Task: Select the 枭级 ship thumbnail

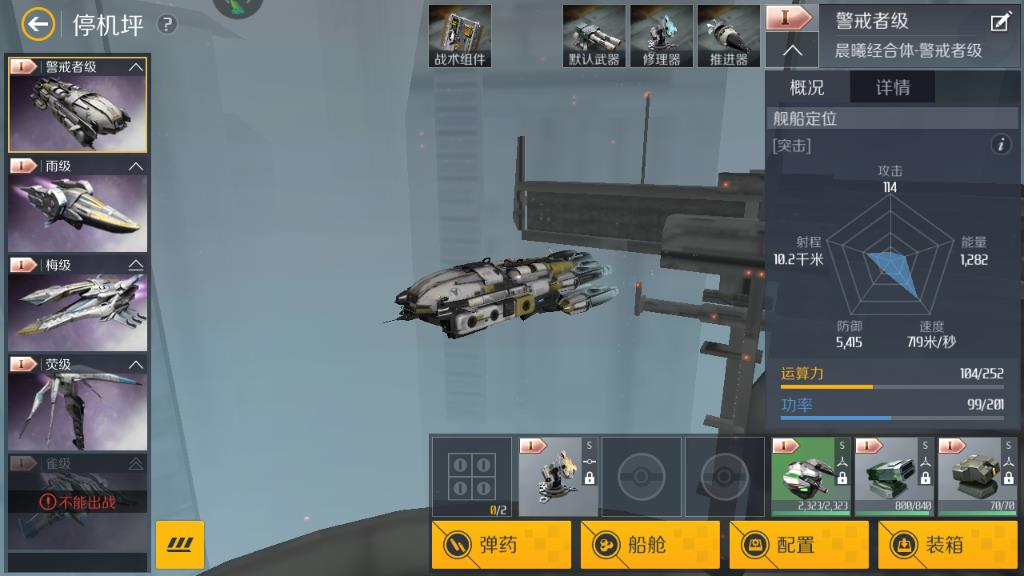Action: pyautogui.click(x=77, y=303)
